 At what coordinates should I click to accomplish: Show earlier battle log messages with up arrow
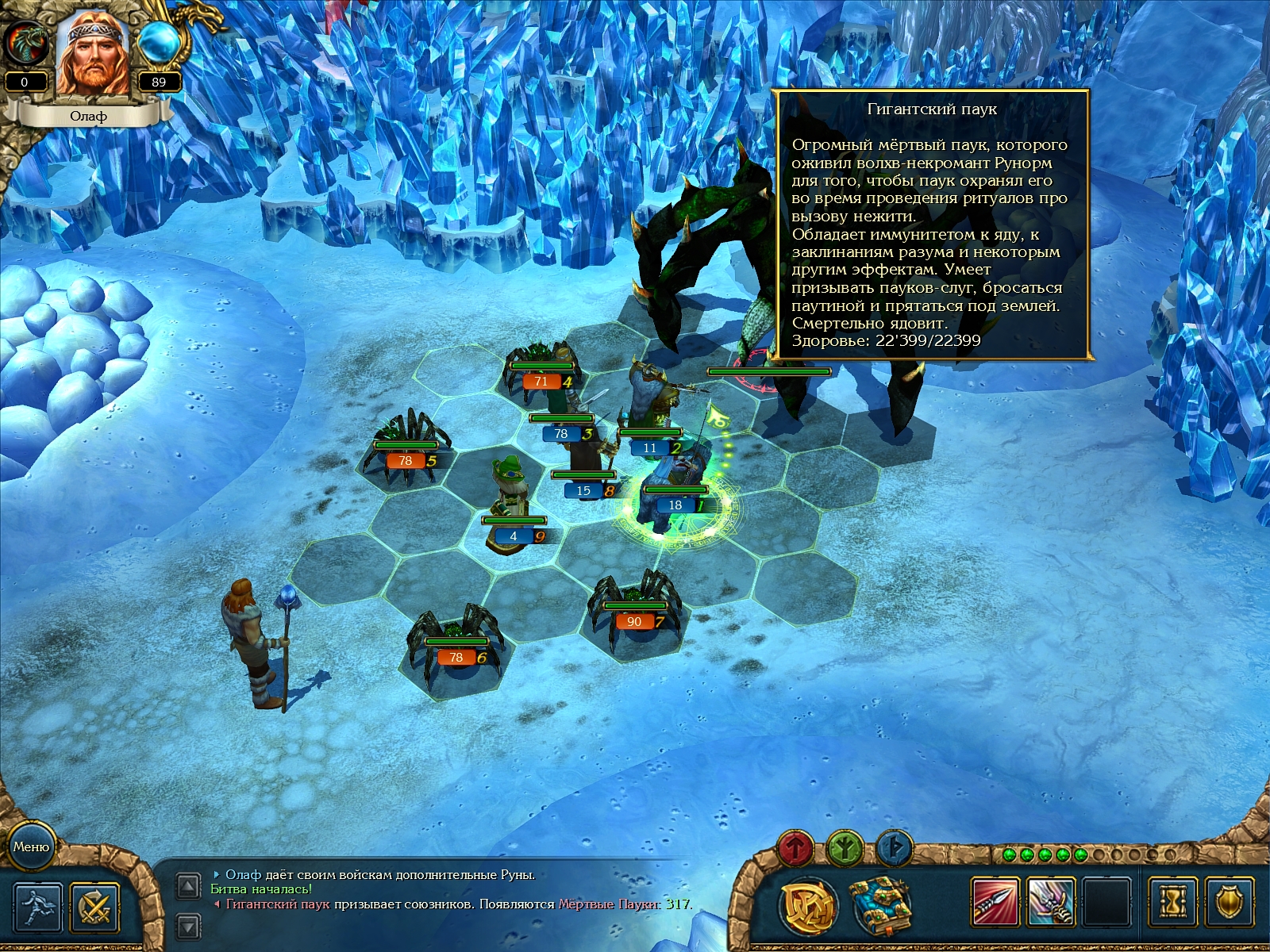[187, 886]
